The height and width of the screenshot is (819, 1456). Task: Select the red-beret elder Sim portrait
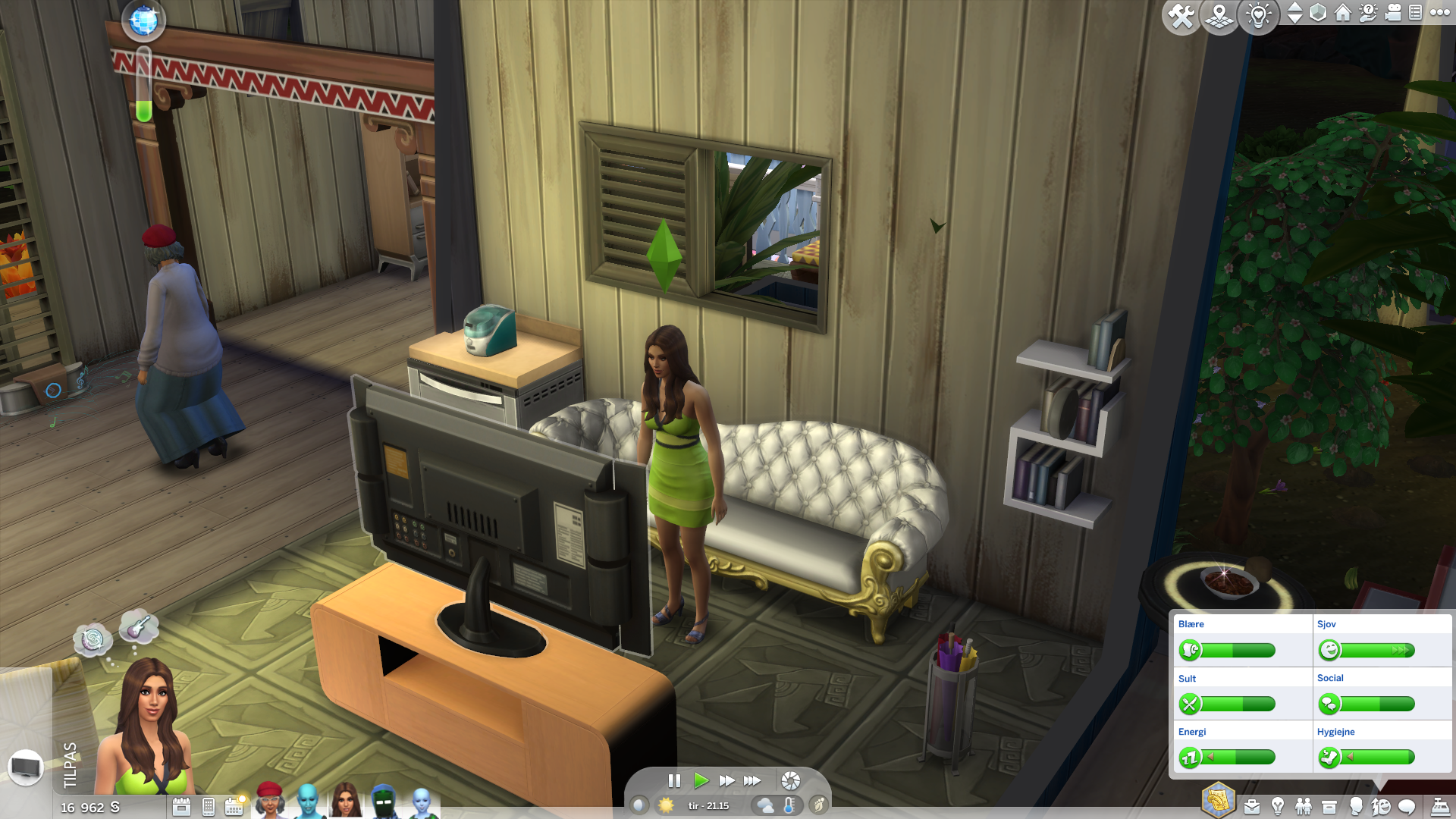pyautogui.click(x=269, y=800)
